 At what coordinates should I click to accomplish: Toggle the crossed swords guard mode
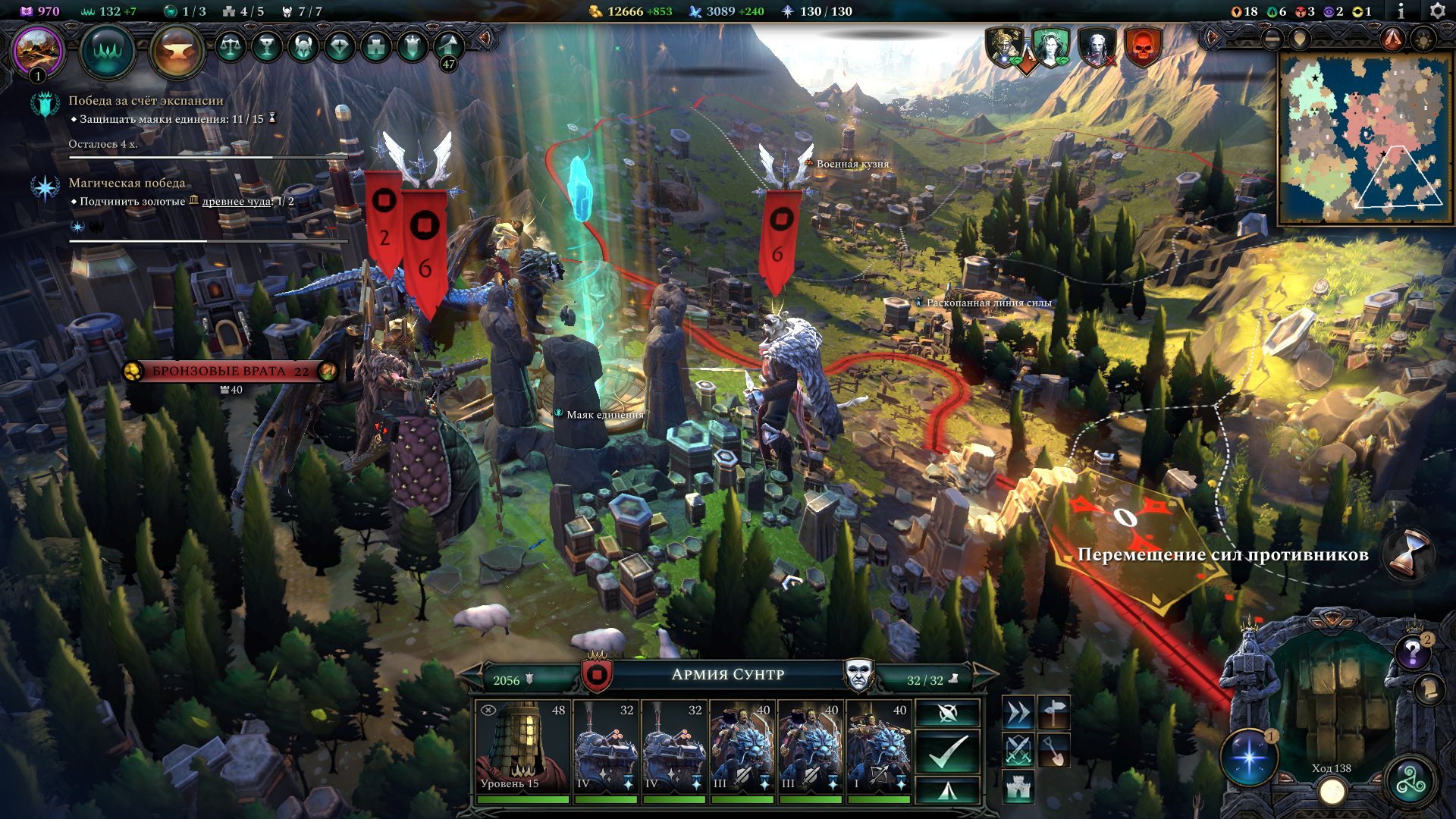1018,750
